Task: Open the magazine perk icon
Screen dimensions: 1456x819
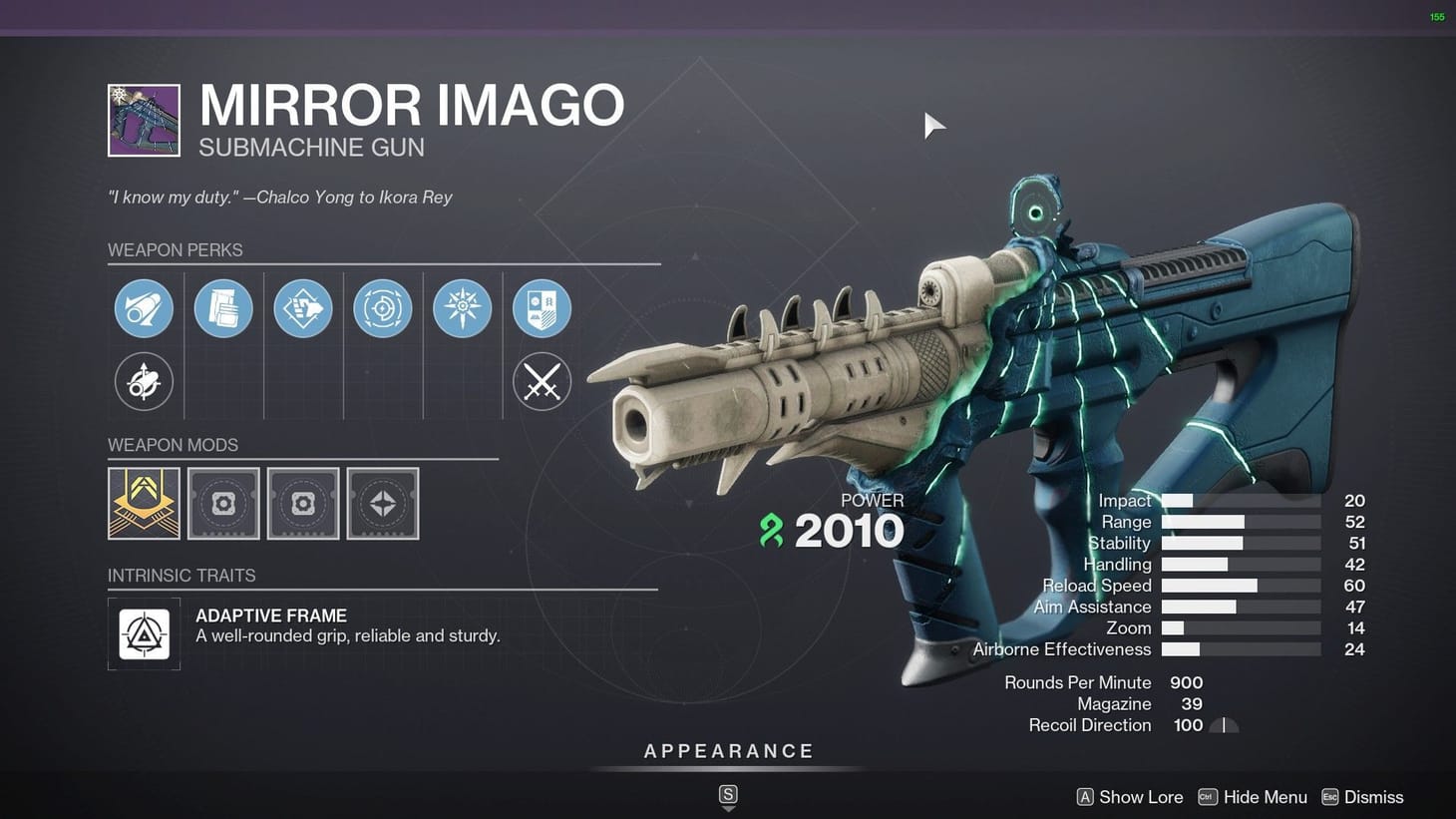Action: 223,308
